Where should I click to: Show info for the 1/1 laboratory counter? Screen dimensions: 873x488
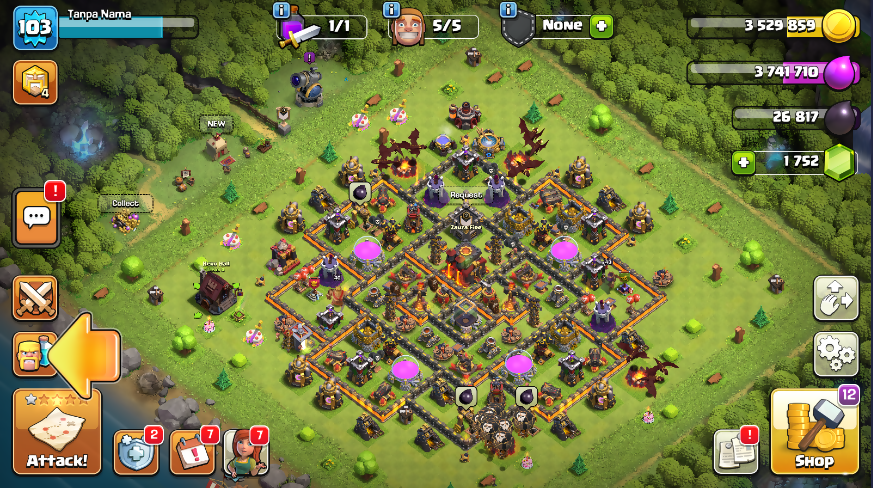pyautogui.click(x=281, y=10)
